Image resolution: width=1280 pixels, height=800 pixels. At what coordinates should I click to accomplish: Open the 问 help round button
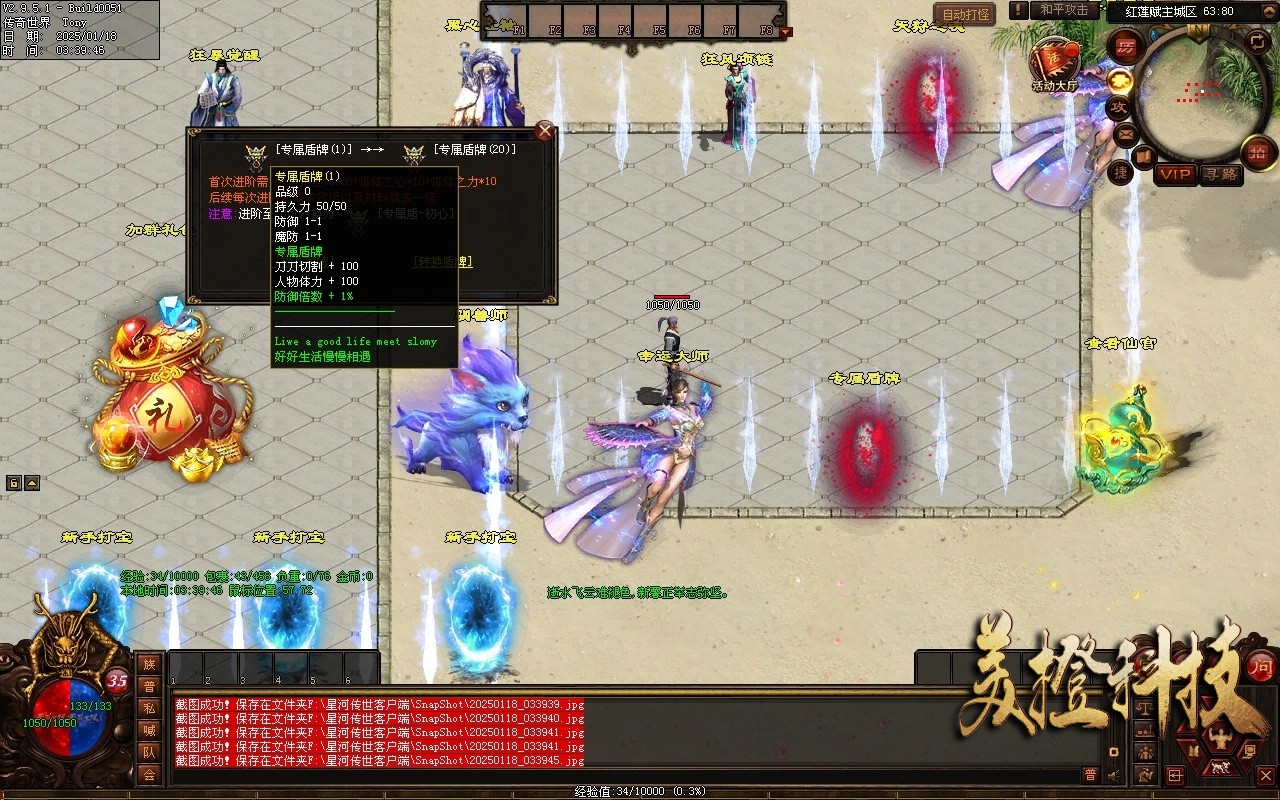point(1261,666)
